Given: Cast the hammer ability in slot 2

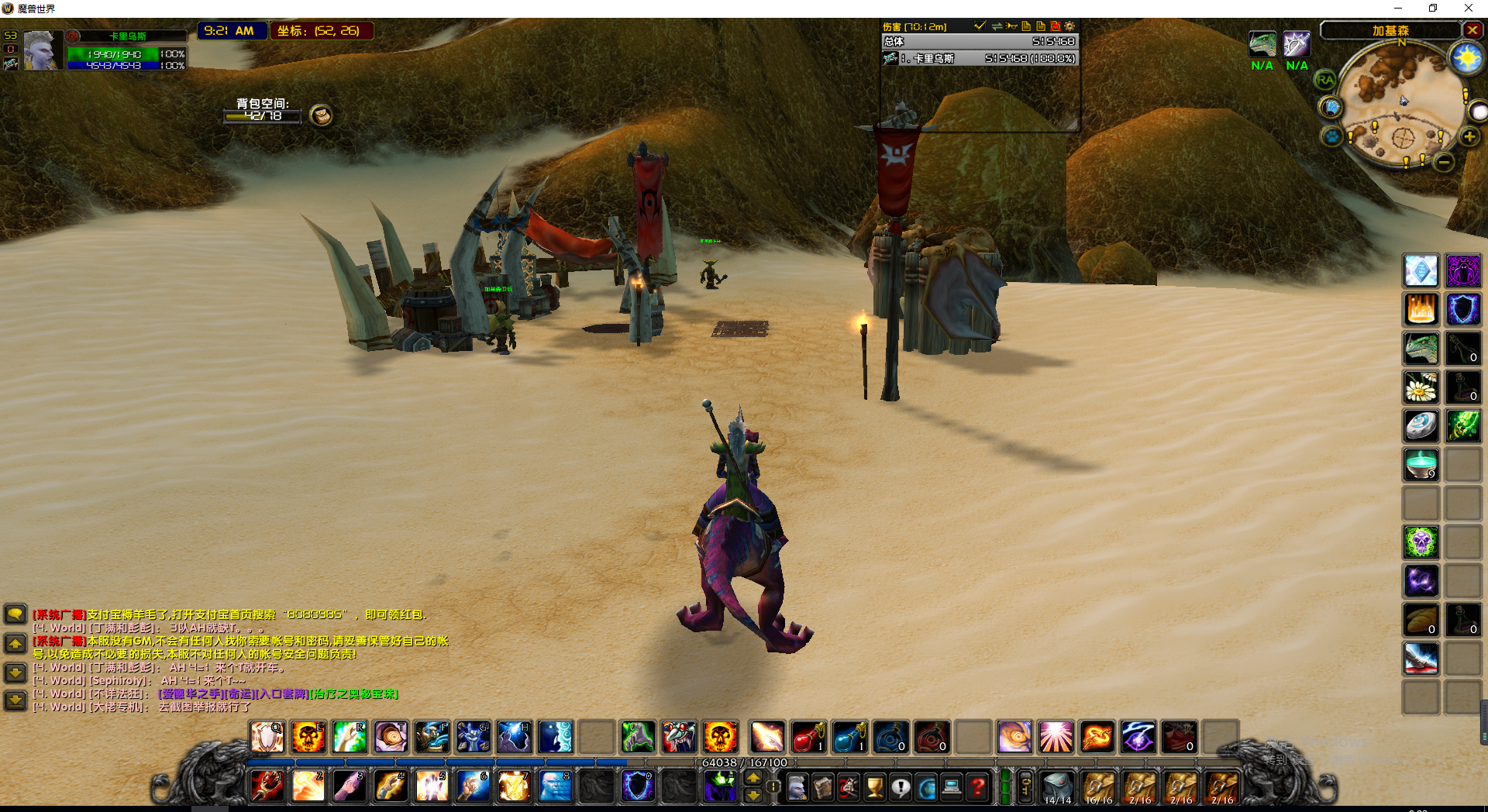Looking at the screenshot, I should tap(308, 786).
